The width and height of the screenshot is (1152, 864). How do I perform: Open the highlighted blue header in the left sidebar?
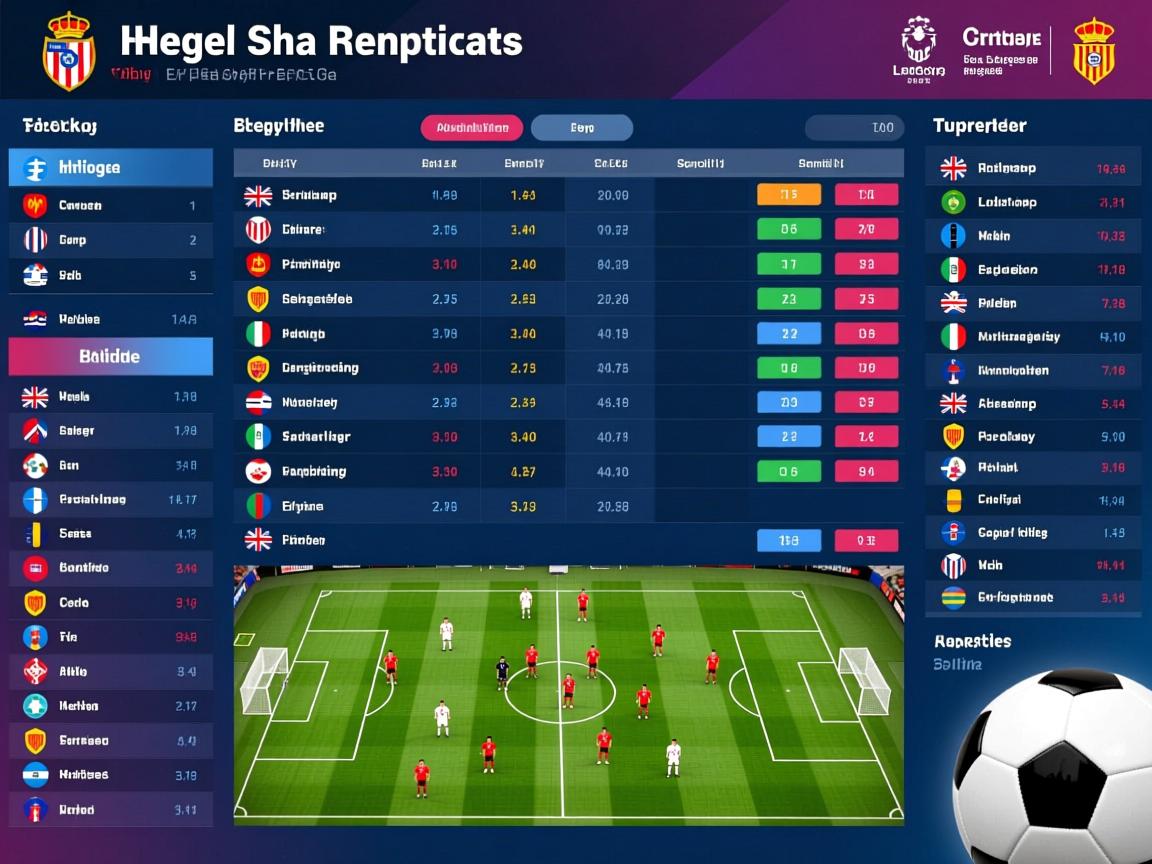coord(111,168)
